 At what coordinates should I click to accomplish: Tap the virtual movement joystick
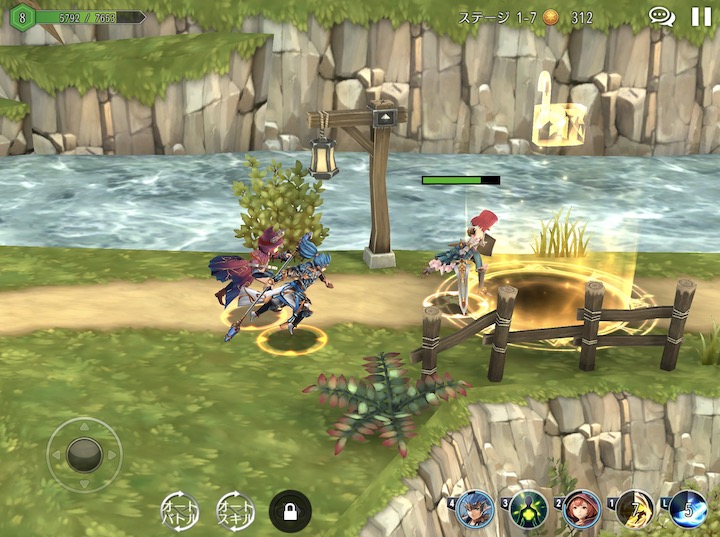tap(84, 455)
